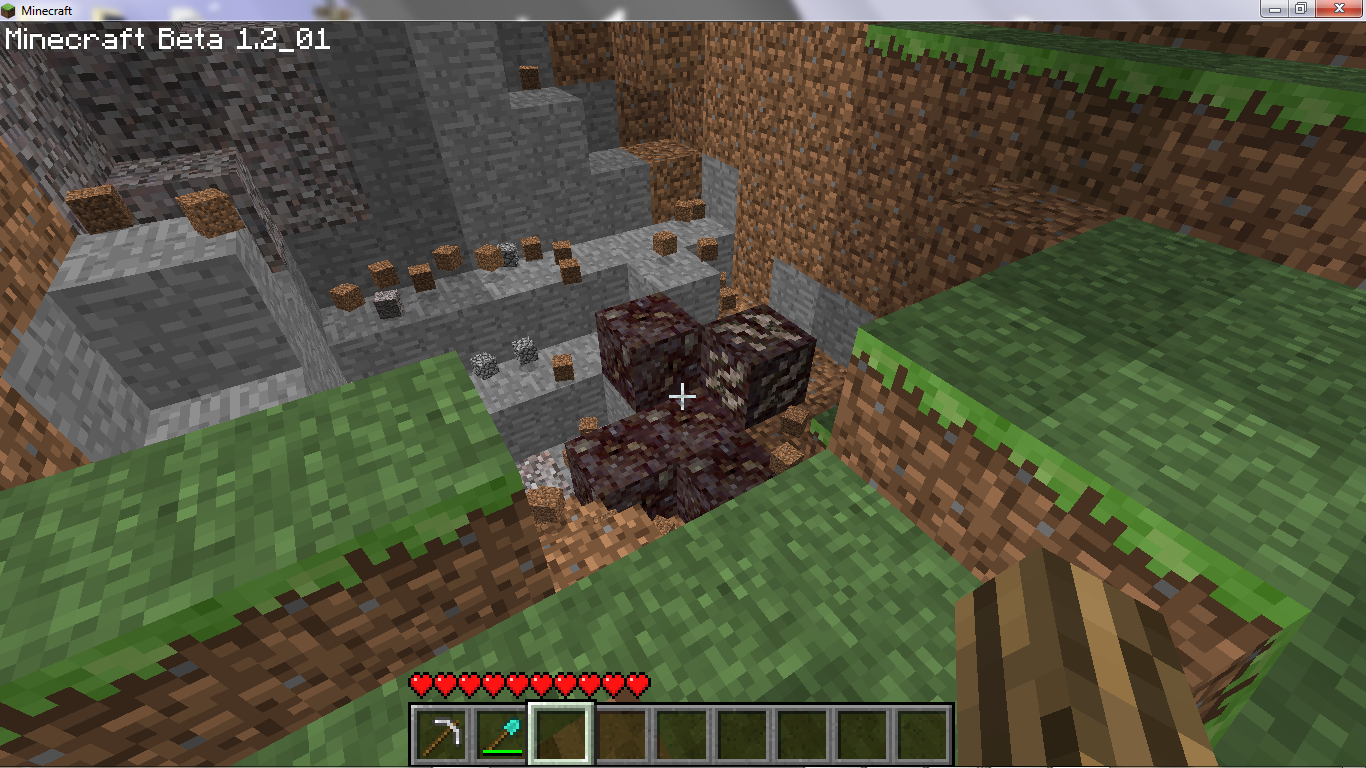This screenshot has height=768, width=1366.
Task: Click the highlighted empty hotbar slot
Action: [x=561, y=734]
